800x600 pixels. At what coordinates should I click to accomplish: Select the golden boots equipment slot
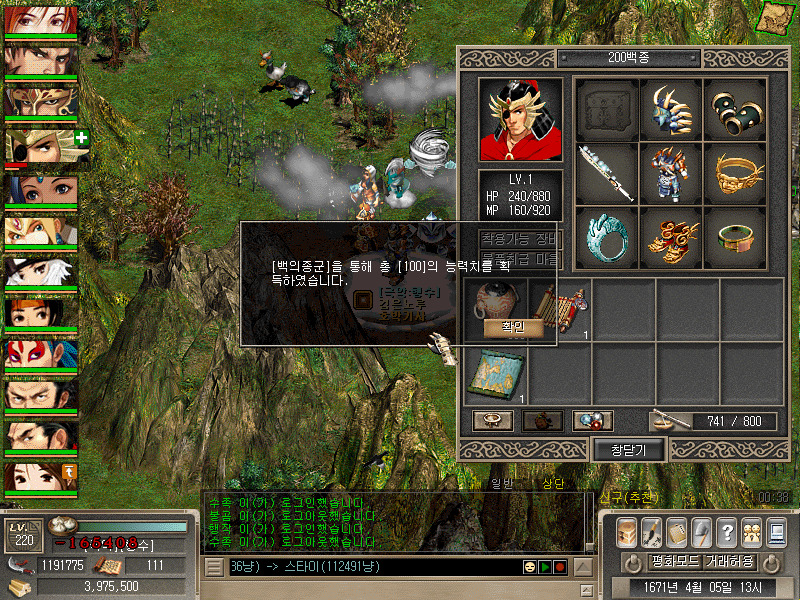click(x=673, y=237)
